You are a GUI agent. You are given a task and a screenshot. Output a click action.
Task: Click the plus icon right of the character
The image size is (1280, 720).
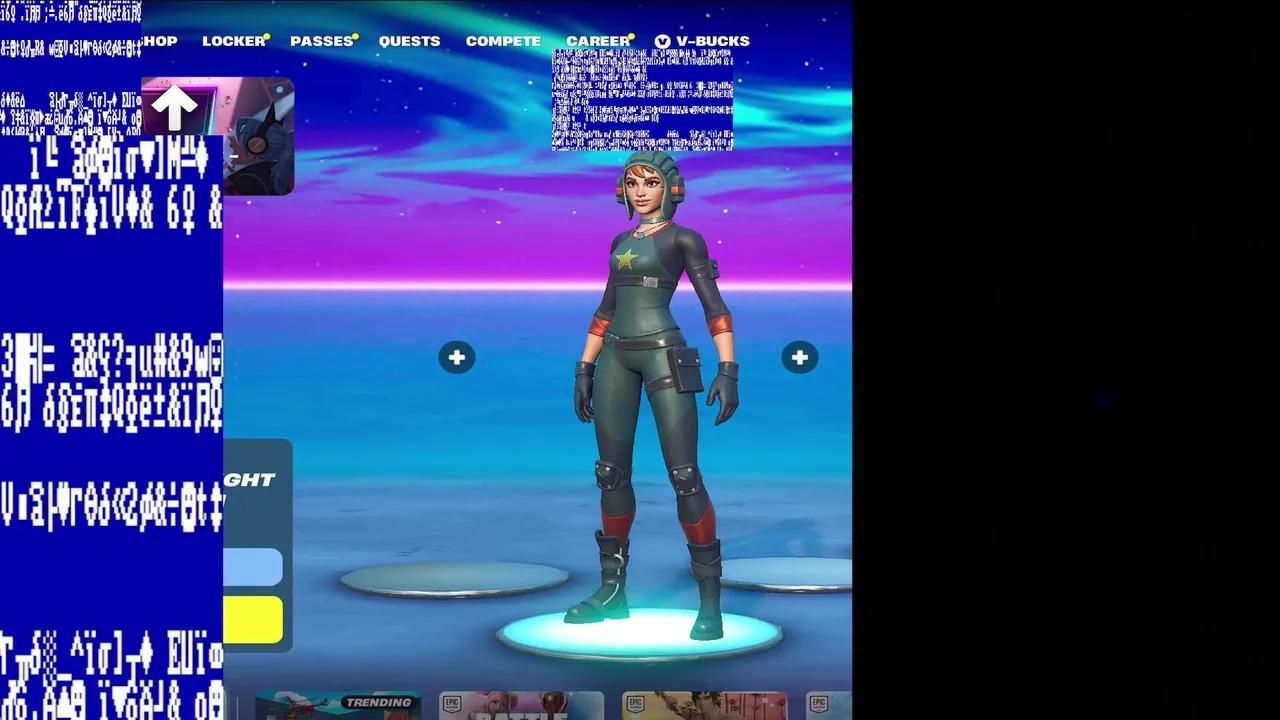pos(799,357)
